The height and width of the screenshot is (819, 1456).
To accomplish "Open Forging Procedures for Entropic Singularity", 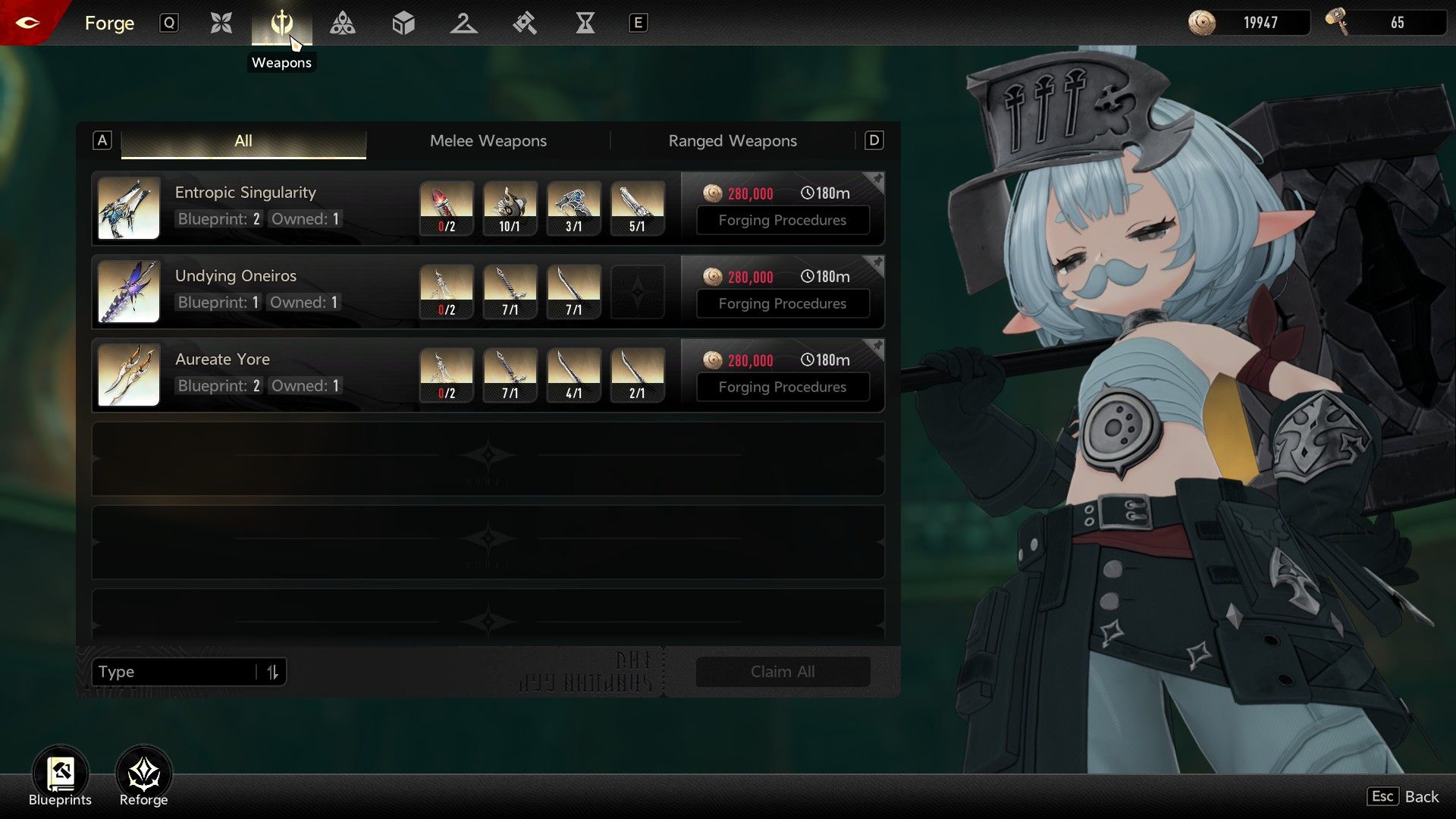I will [x=782, y=221].
